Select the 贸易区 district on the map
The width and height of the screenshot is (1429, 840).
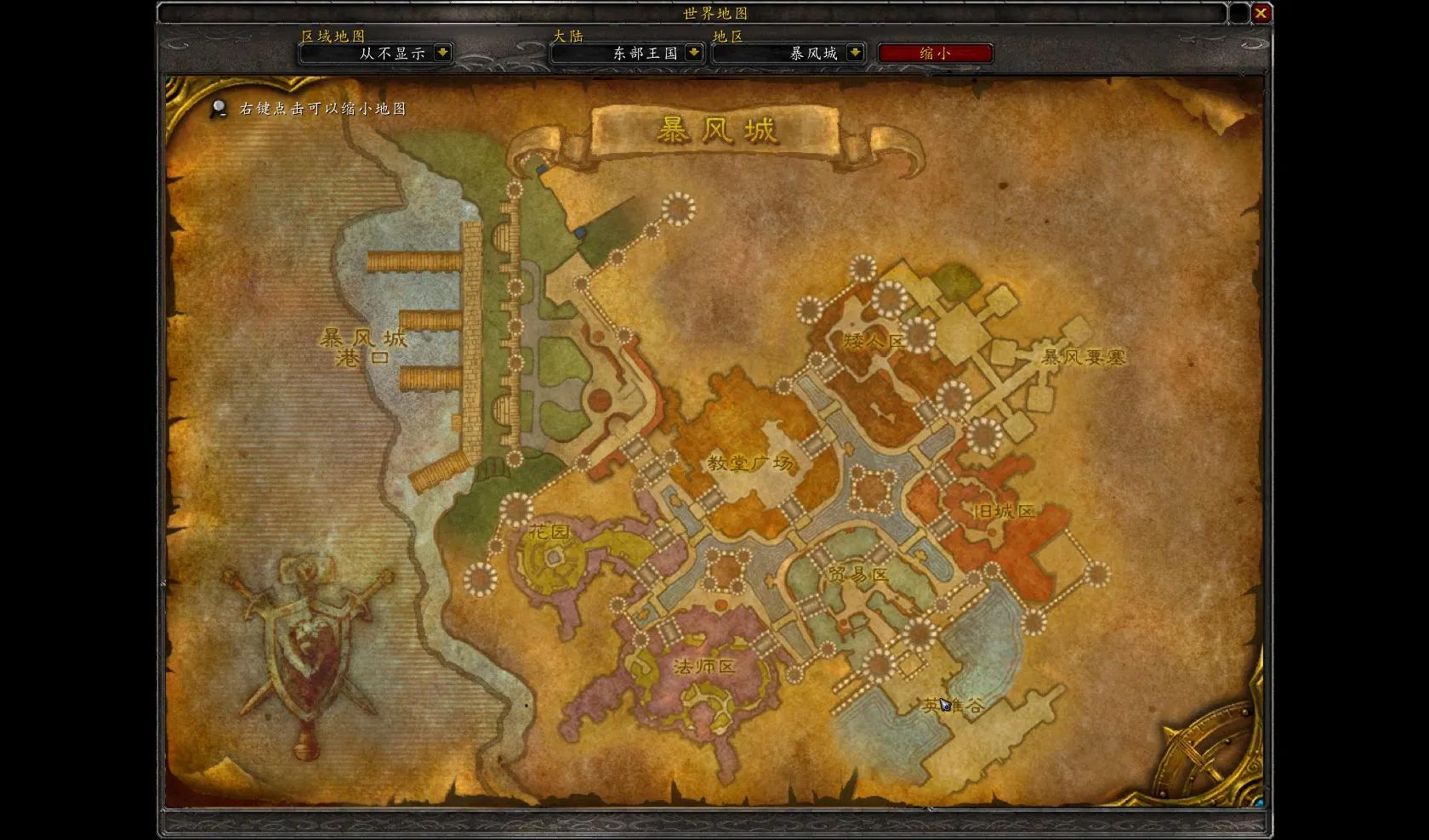[857, 572]
